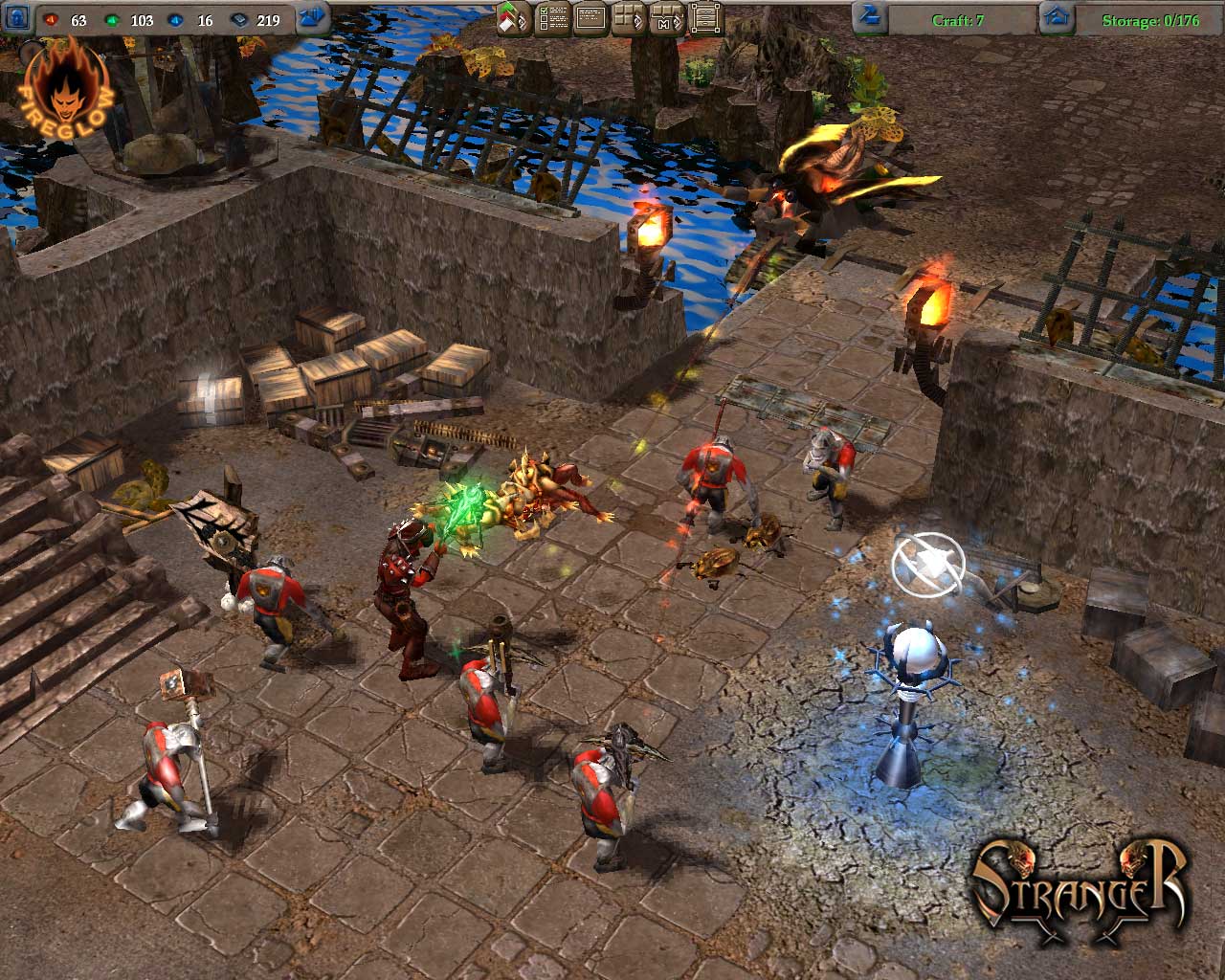Click the blue storage house icon
The width and height of the screenshot is (1225, 980).
point(1056,18)
